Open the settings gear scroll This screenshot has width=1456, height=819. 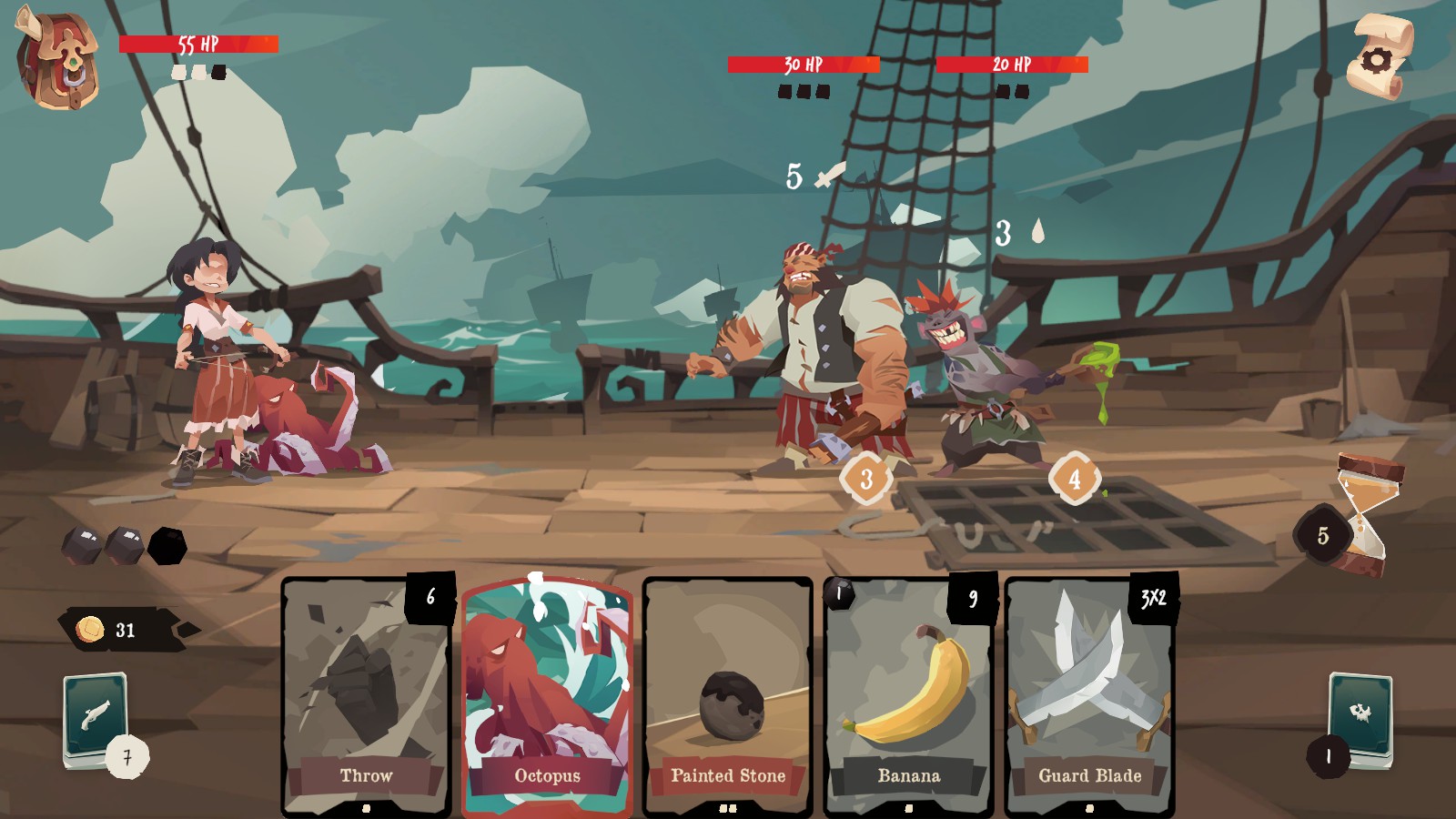pyautogui.click(x=1379, y=57)
